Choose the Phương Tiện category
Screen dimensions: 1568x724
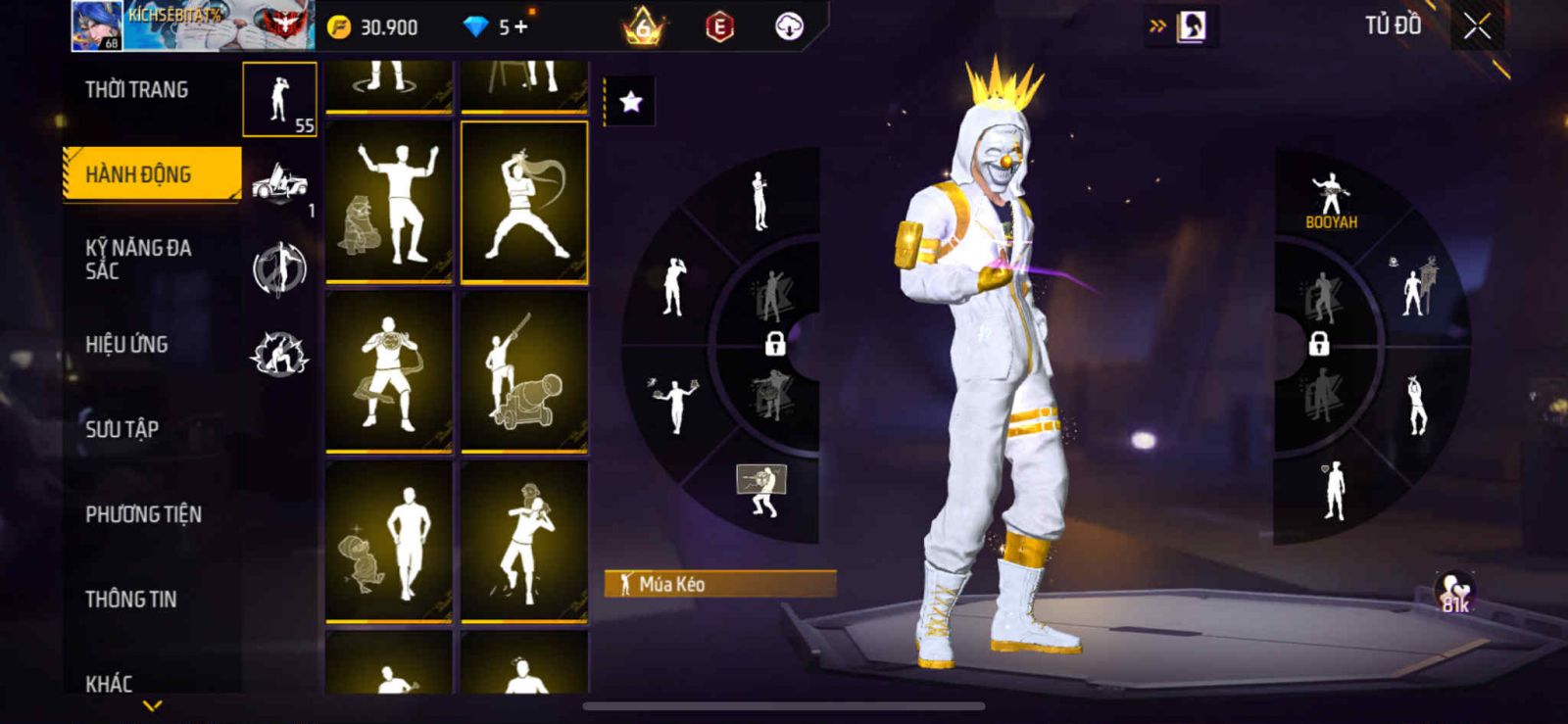tap(143, 514)
